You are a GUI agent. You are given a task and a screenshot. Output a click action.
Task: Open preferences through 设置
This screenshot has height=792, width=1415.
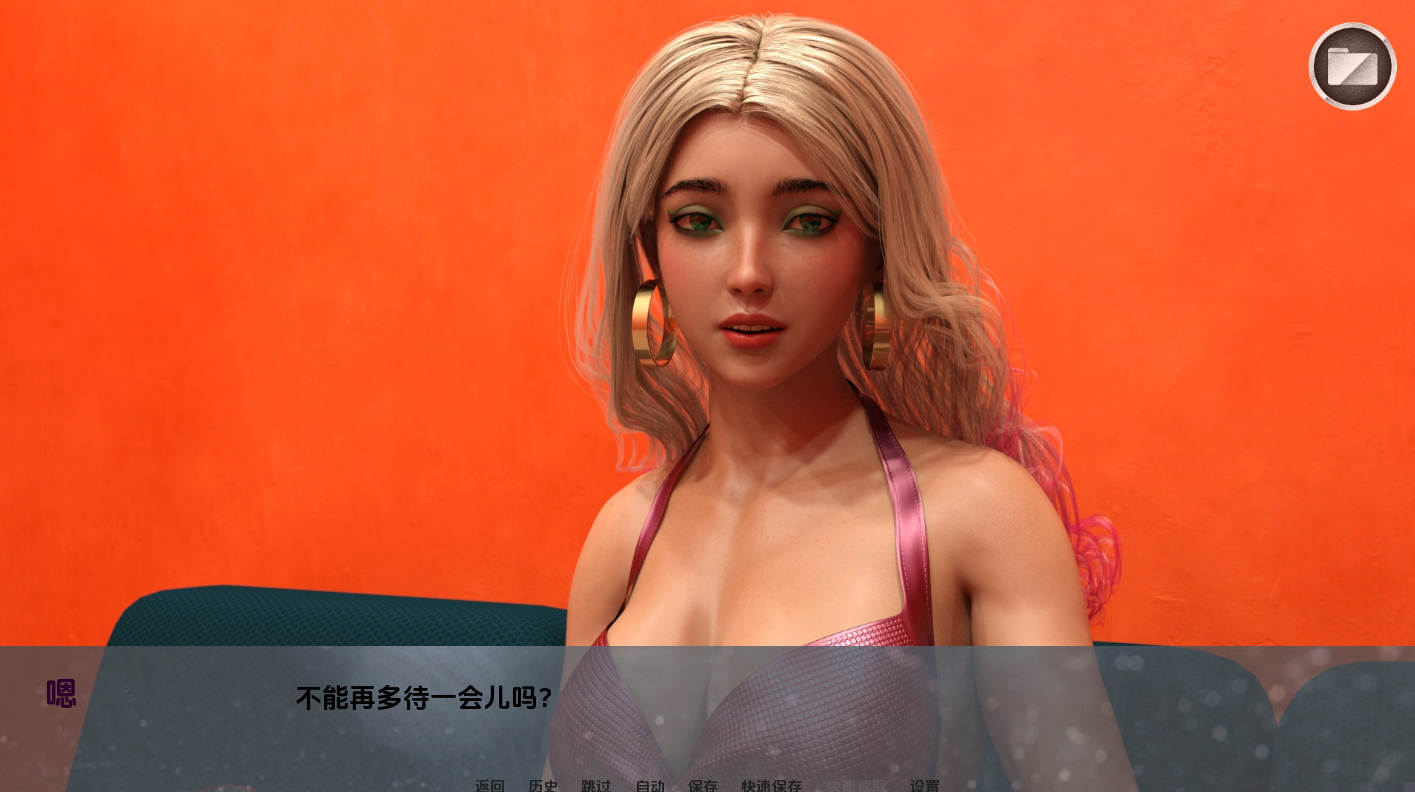926,786
